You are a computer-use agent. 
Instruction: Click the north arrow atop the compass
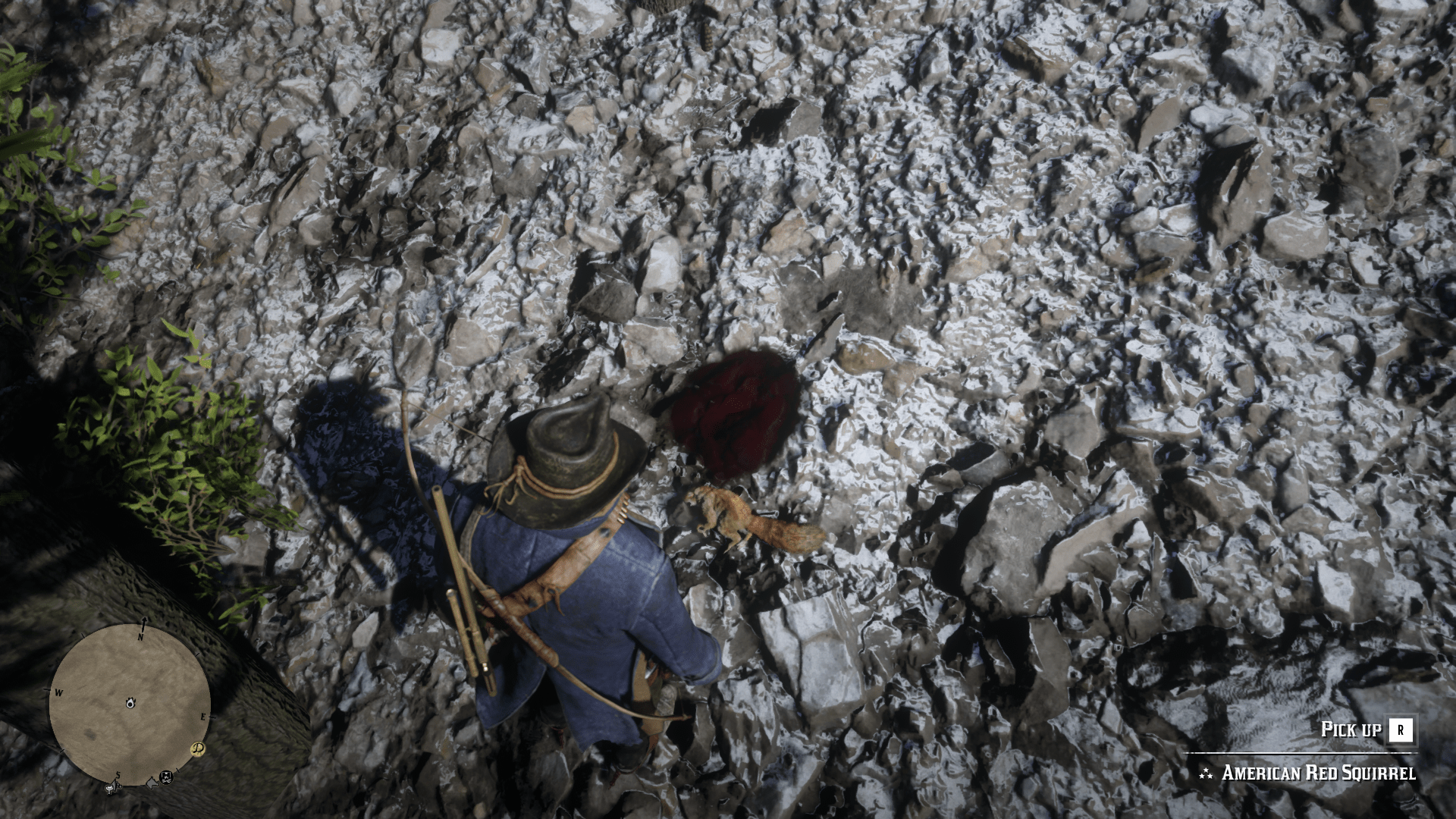144,619
